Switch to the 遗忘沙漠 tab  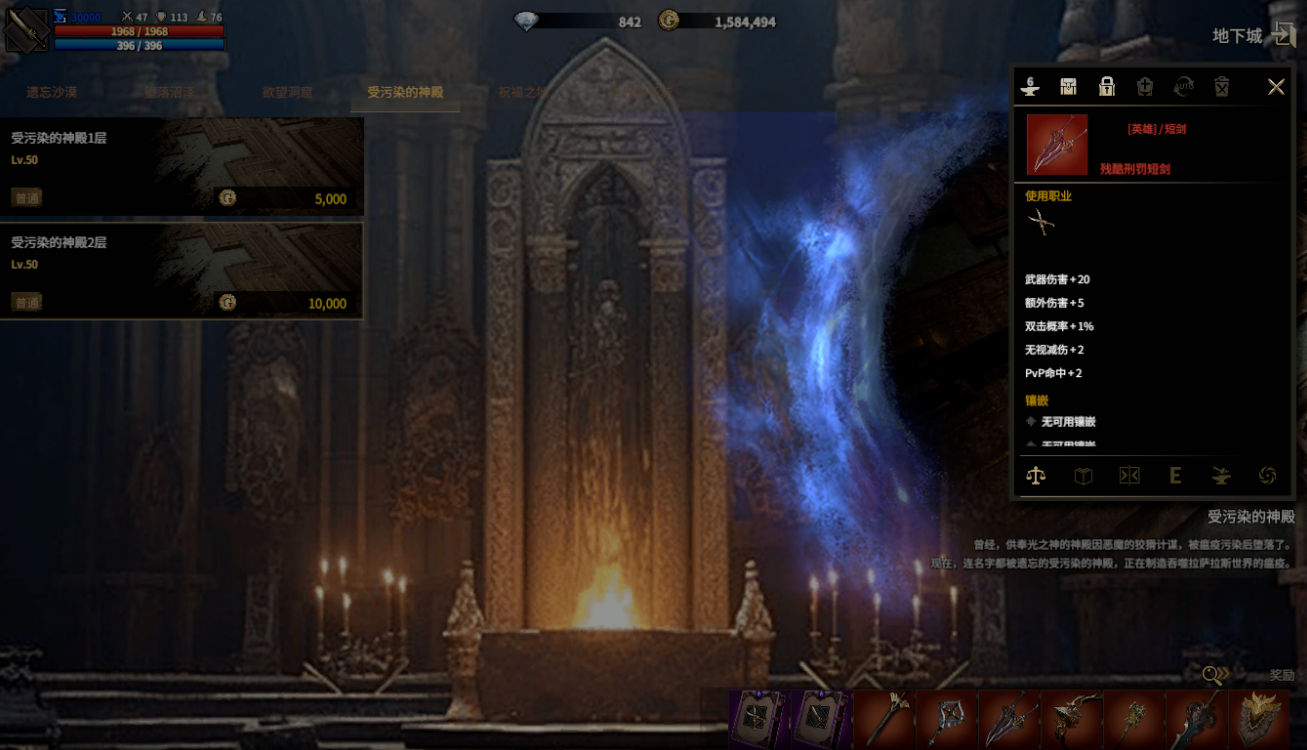click(52, 92)
